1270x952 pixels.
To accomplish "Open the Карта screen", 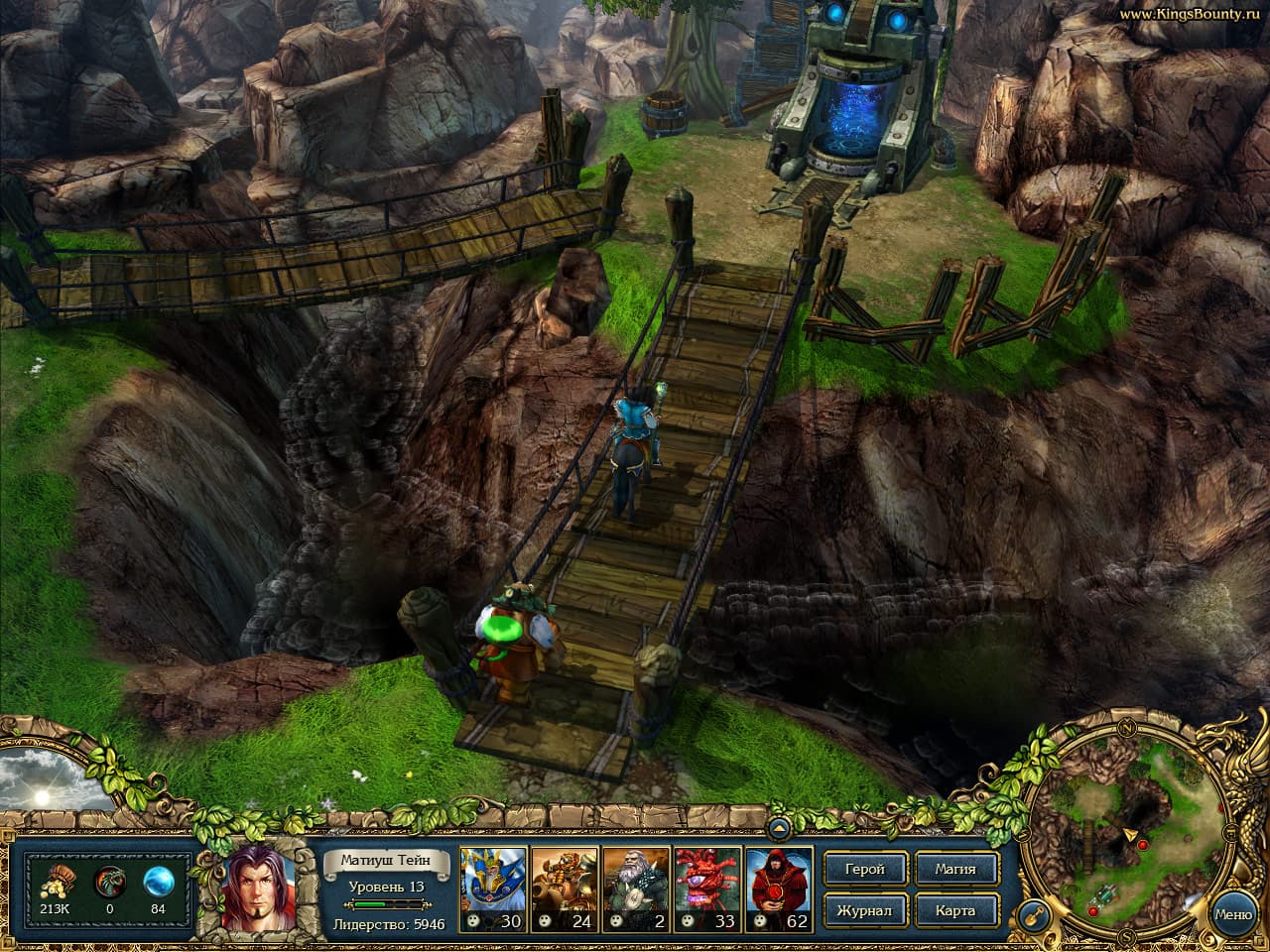I will (957, 909).
